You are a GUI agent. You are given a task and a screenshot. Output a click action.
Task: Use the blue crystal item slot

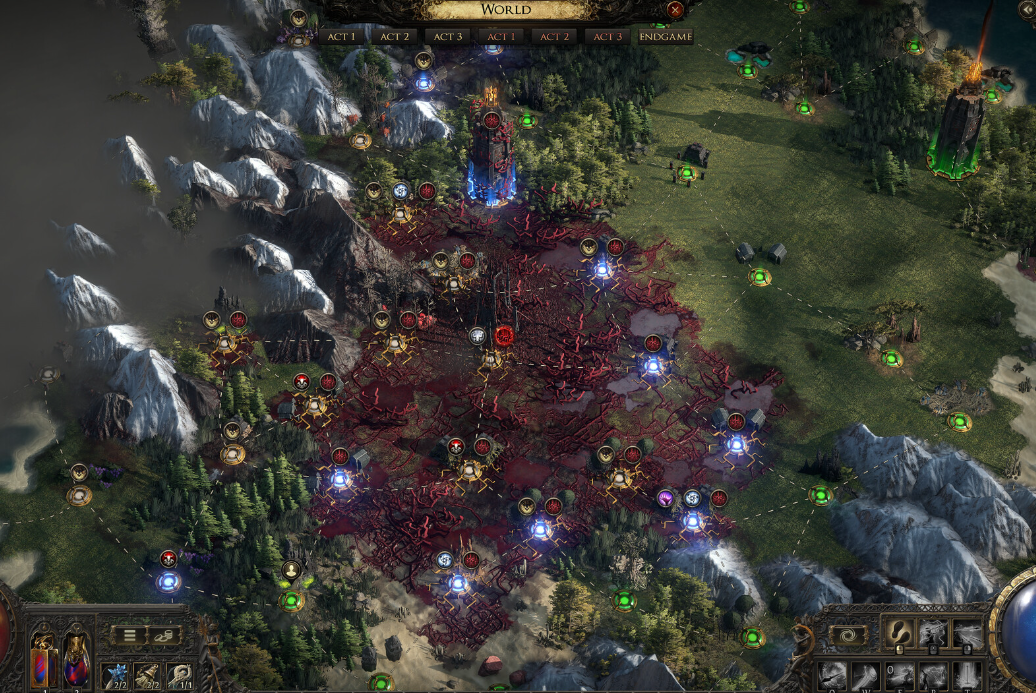(x=113, y=675)
